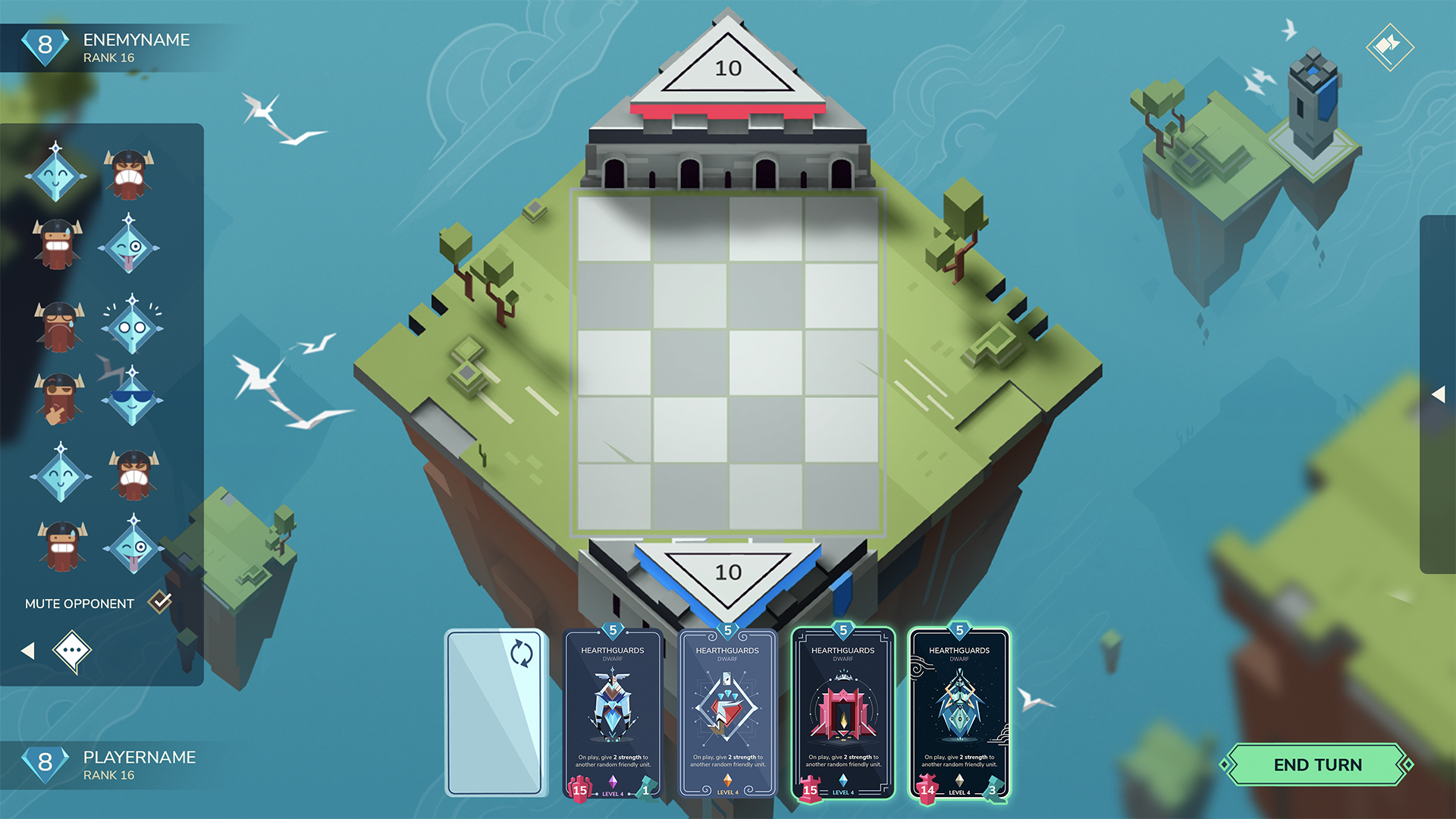1456x819 pixels.
Task: Click the End Turn button
Action: click(x=1316, y=764)
